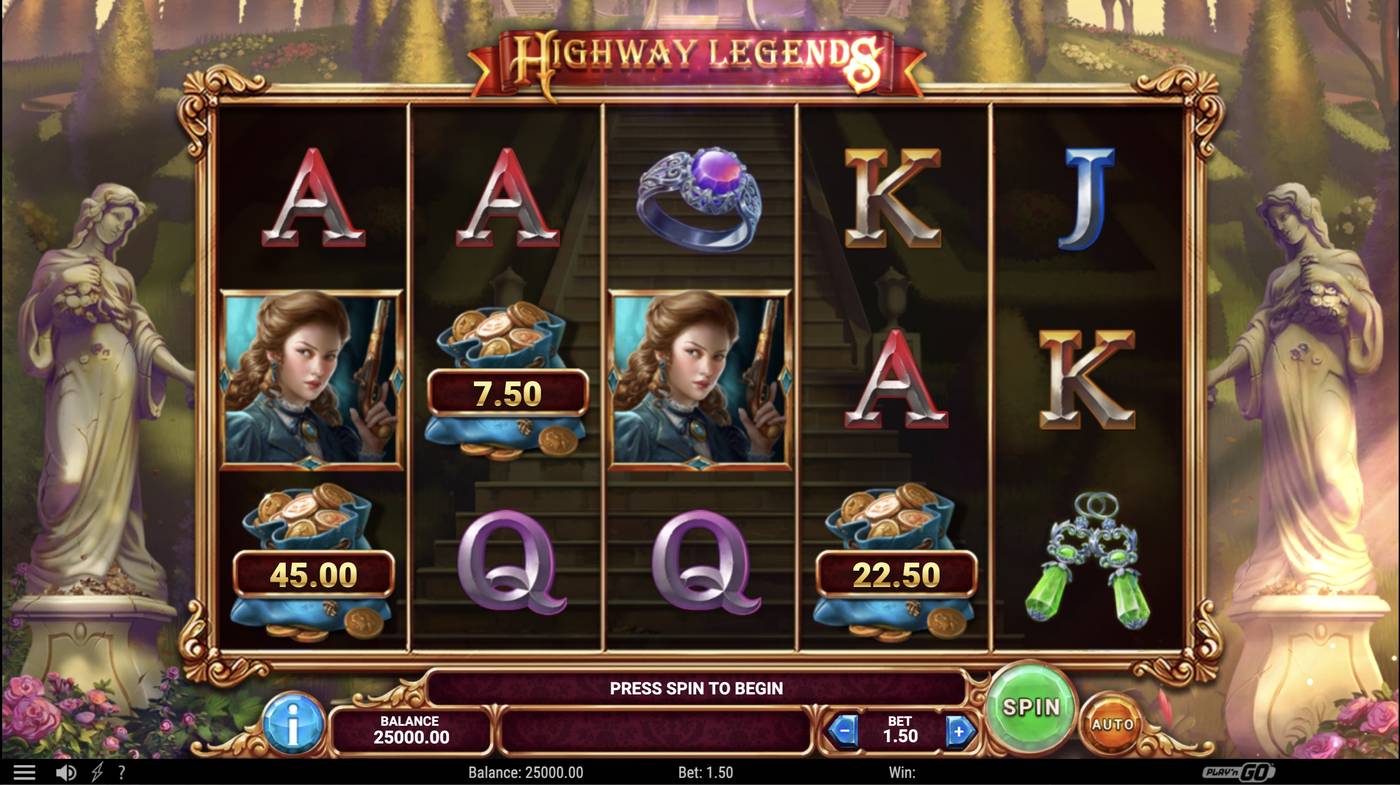Increase the bet with the plus stepper
The height and width of the screenshot is (785, 1400).
(958, 730)
